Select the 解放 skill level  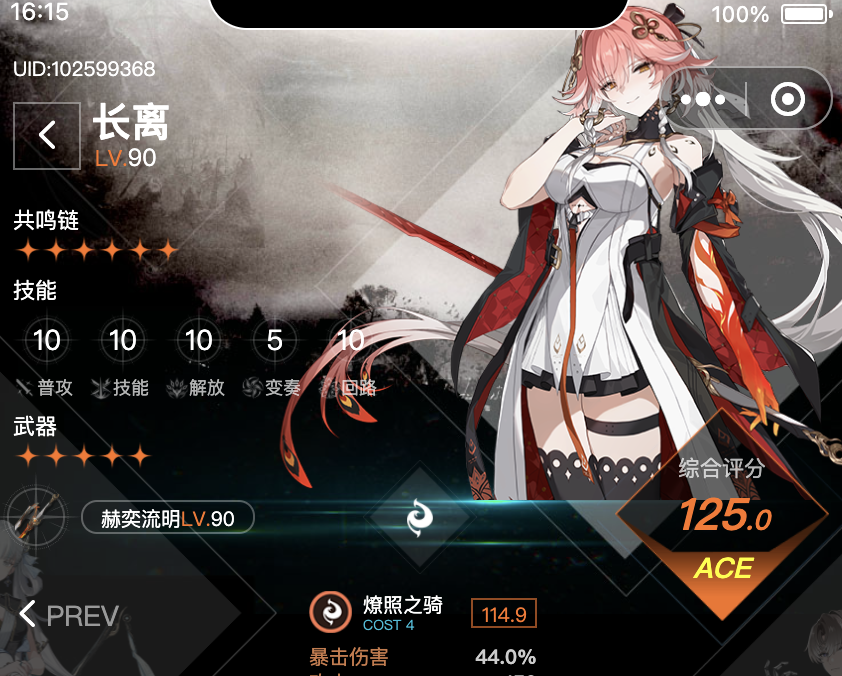tap(199, 341)
